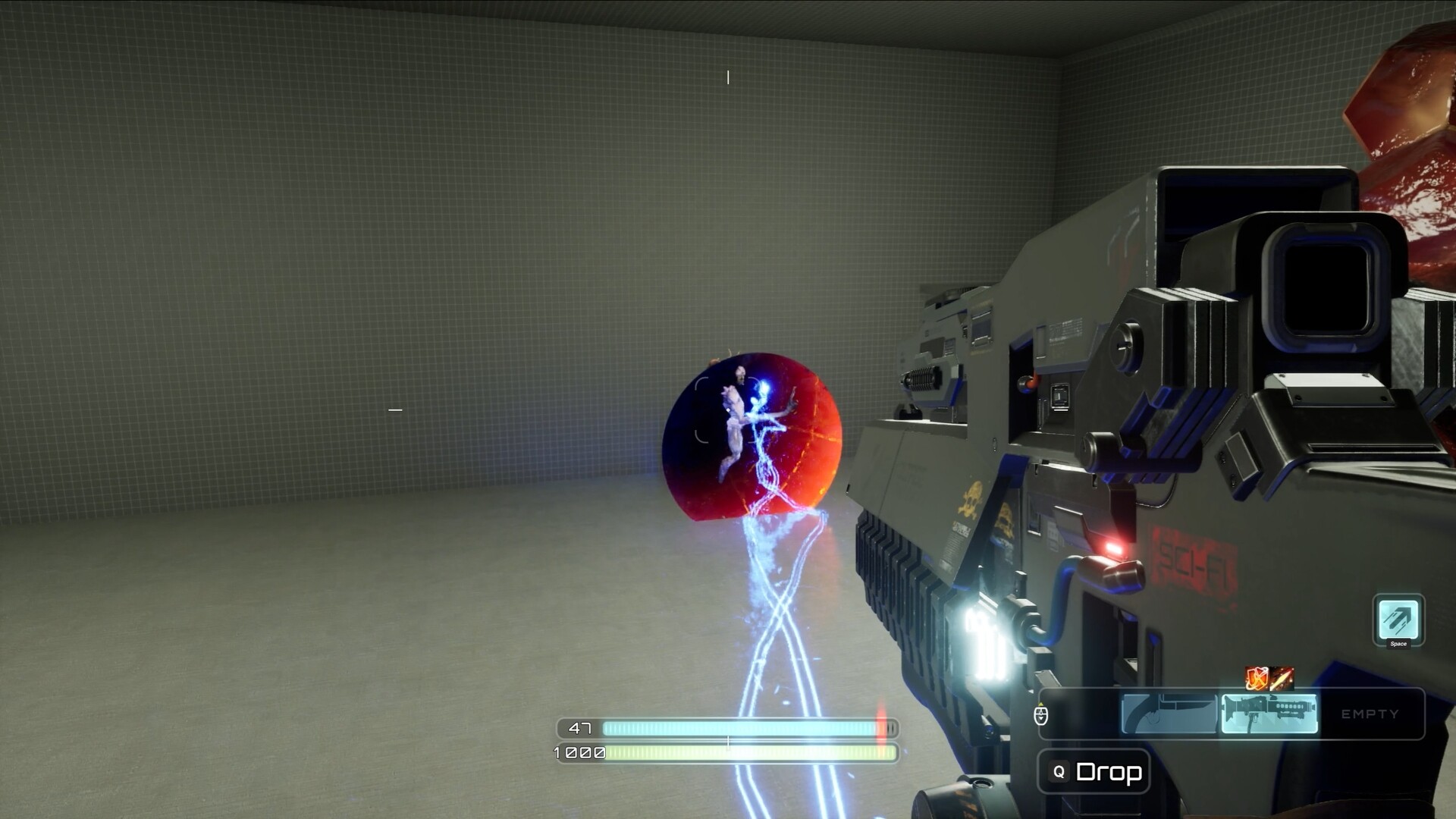Expand the Space keybind label under the ability
Screen dimensions: 1456x819
click(1399, 644)
